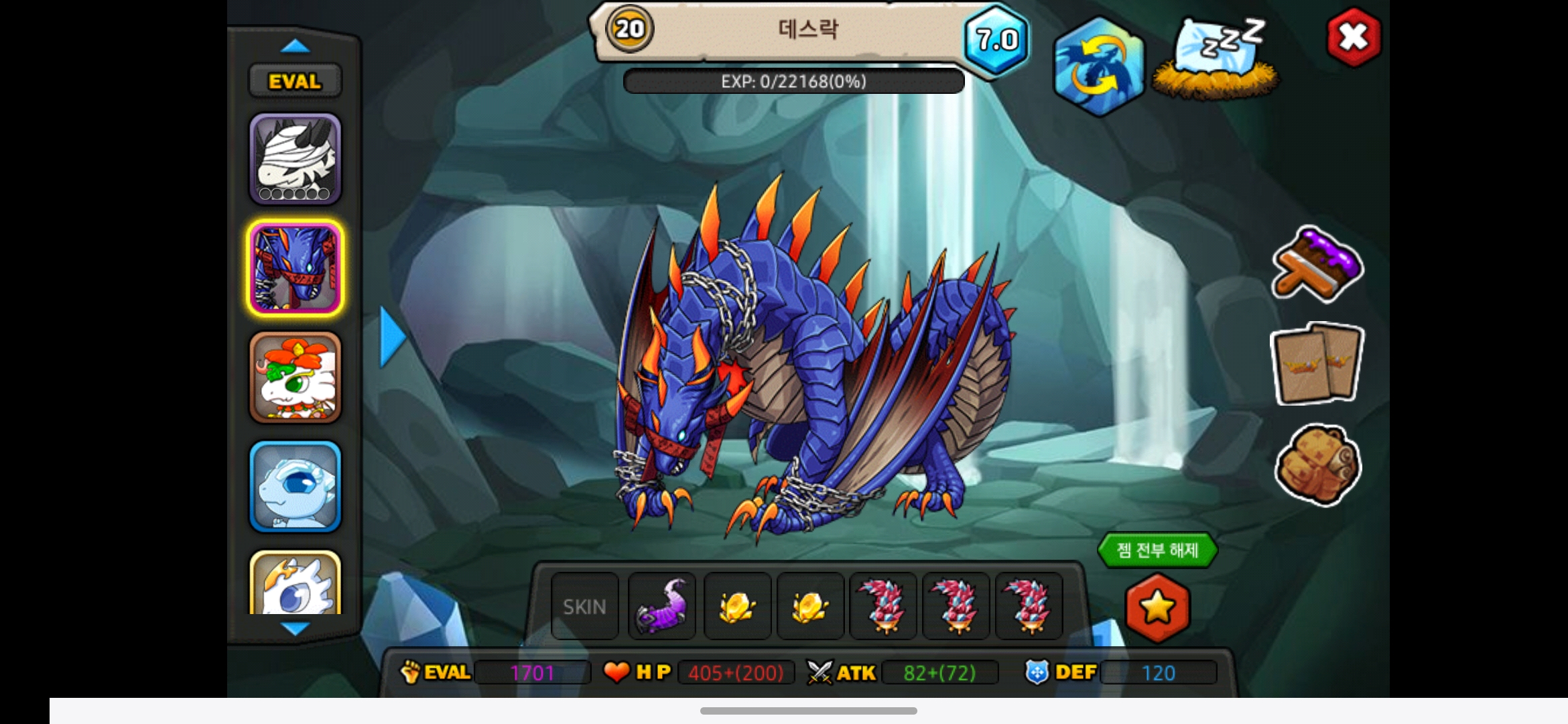Click the down arrow below the dragon list

[x=295, y=629]
